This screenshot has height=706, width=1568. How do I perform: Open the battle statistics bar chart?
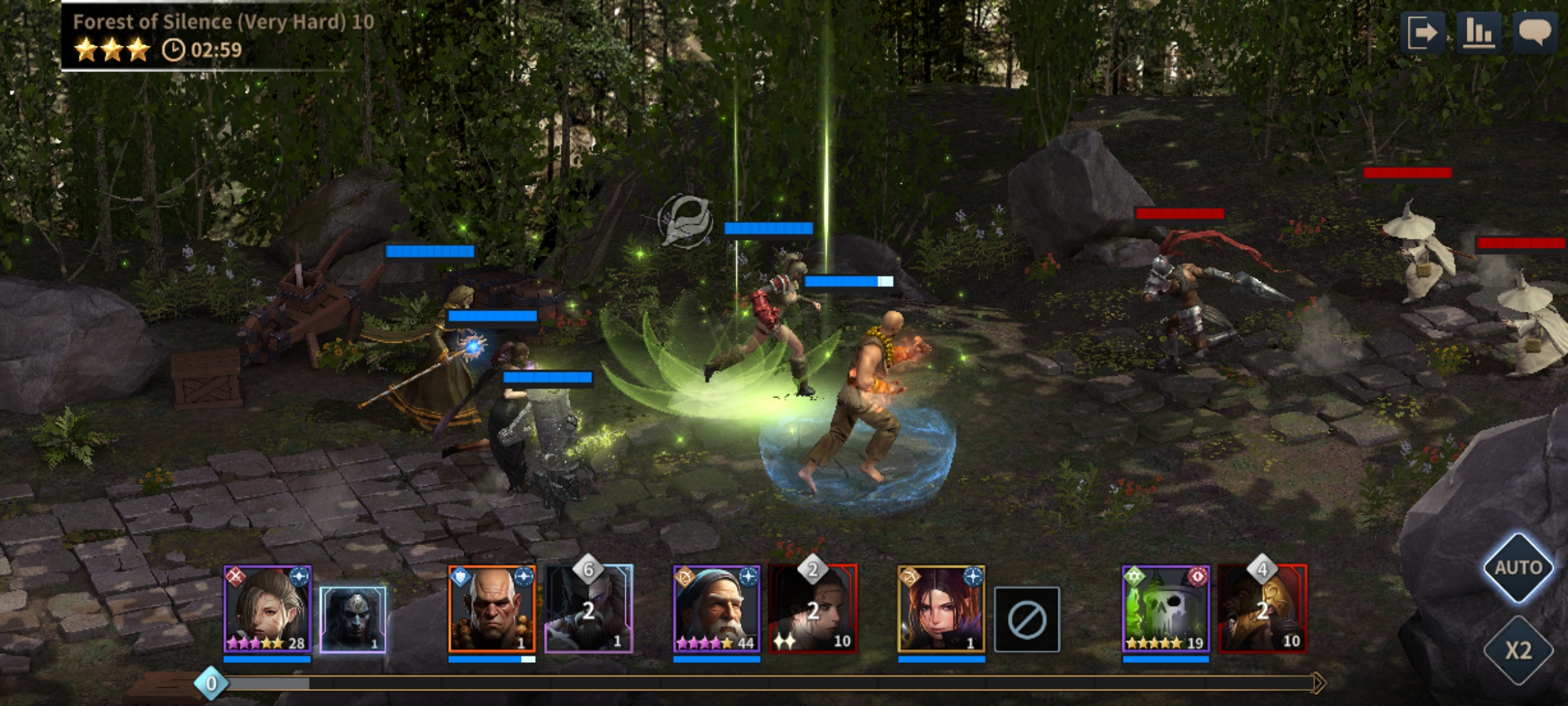(x=1478, y=32)
